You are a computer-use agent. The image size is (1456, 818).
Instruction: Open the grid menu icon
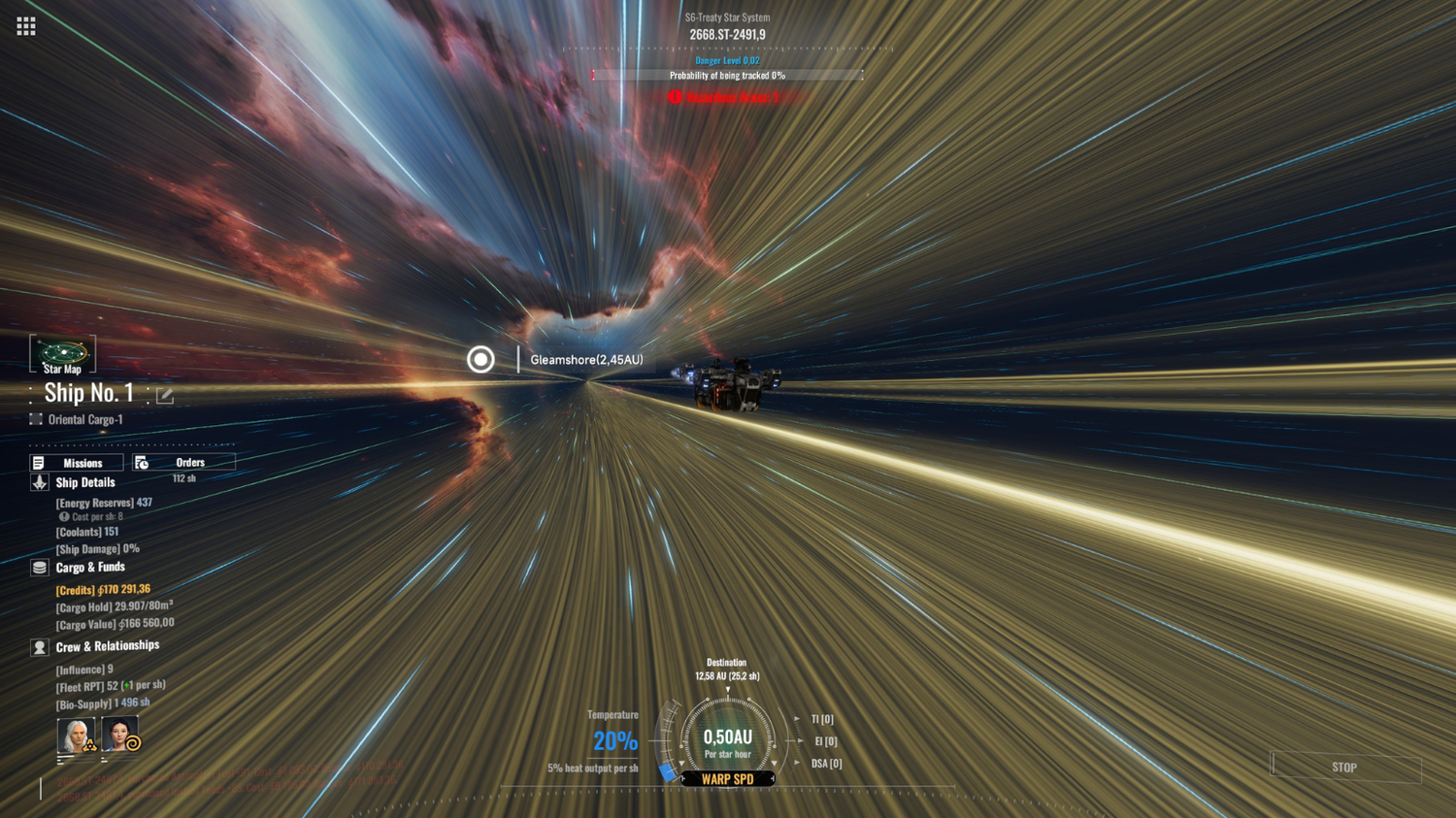click(26, 26)
